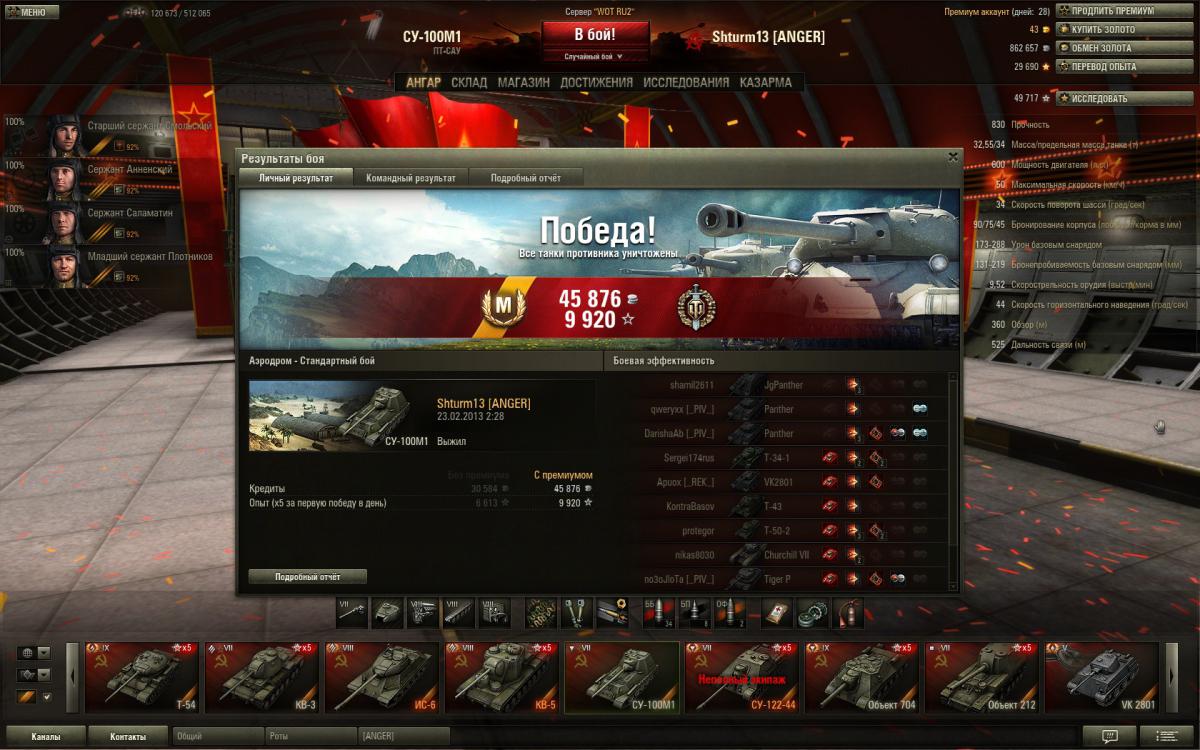The height and width of the screenshot is (750, 1200).
Task: Choose Купить золото
Action: (x=1103, y=30)
